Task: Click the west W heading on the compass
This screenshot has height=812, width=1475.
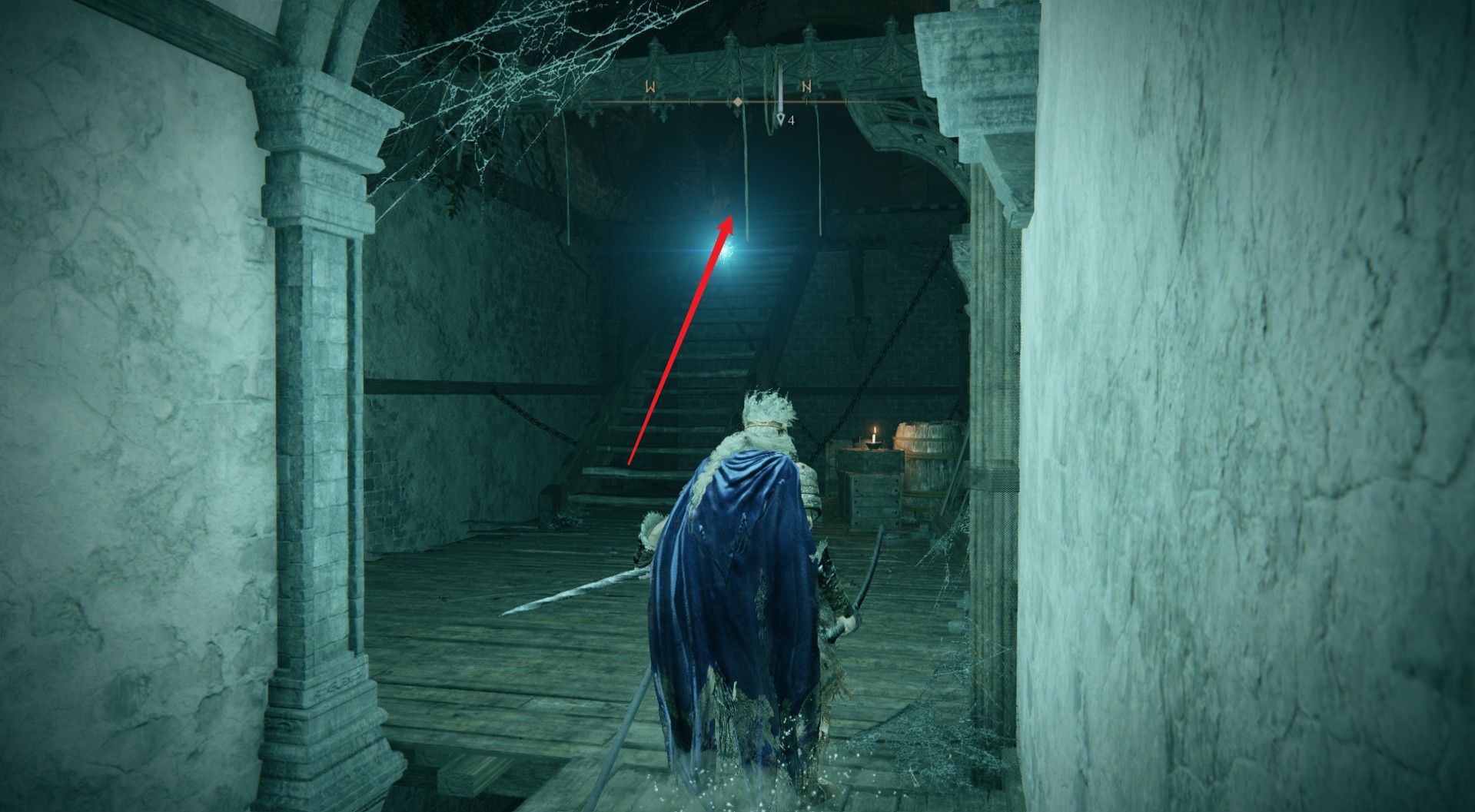Action: pos(650,88)
